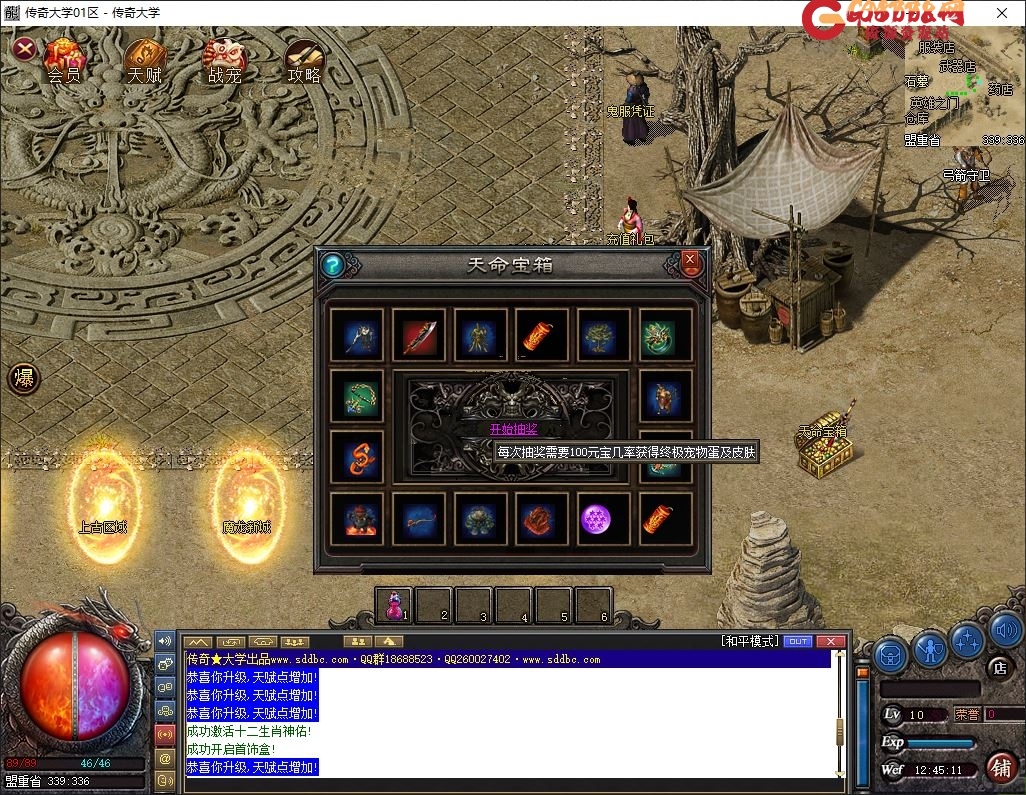Use the red potion in hotbar slot 1
This screenshot has height=795, width=1026.
pyautogui.click(x=394, y=604)
